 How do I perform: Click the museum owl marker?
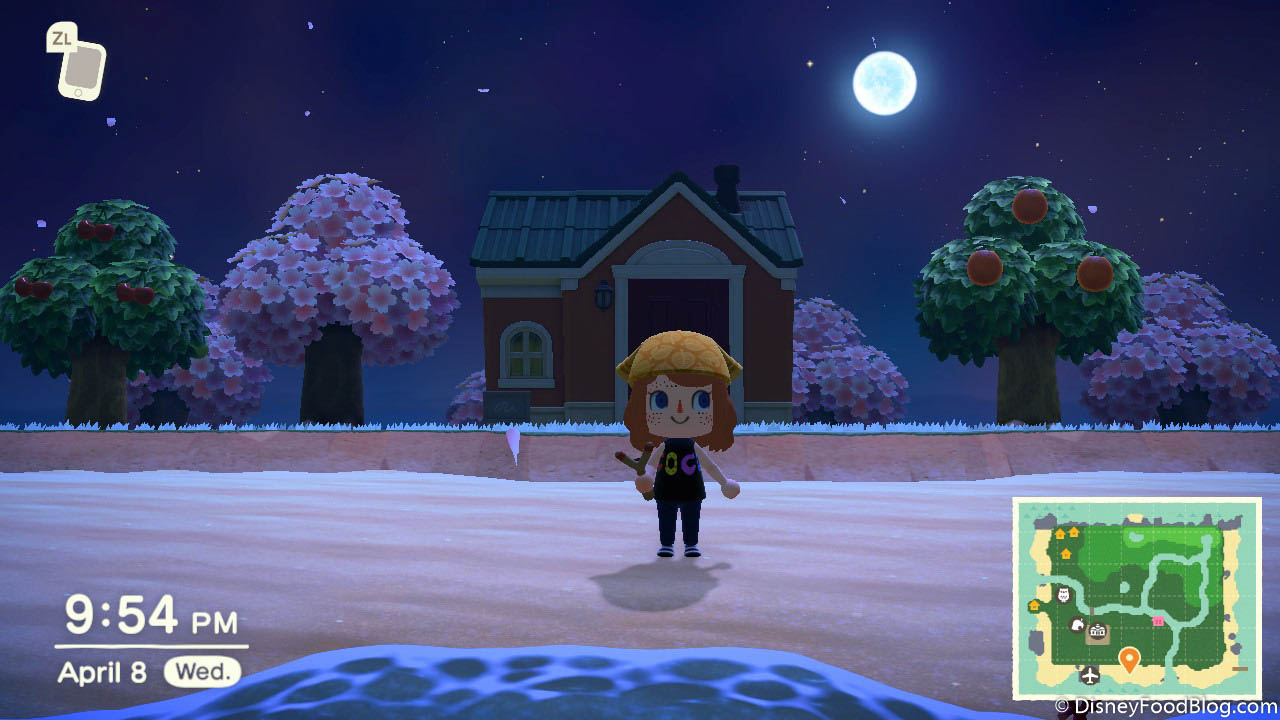1063,597
